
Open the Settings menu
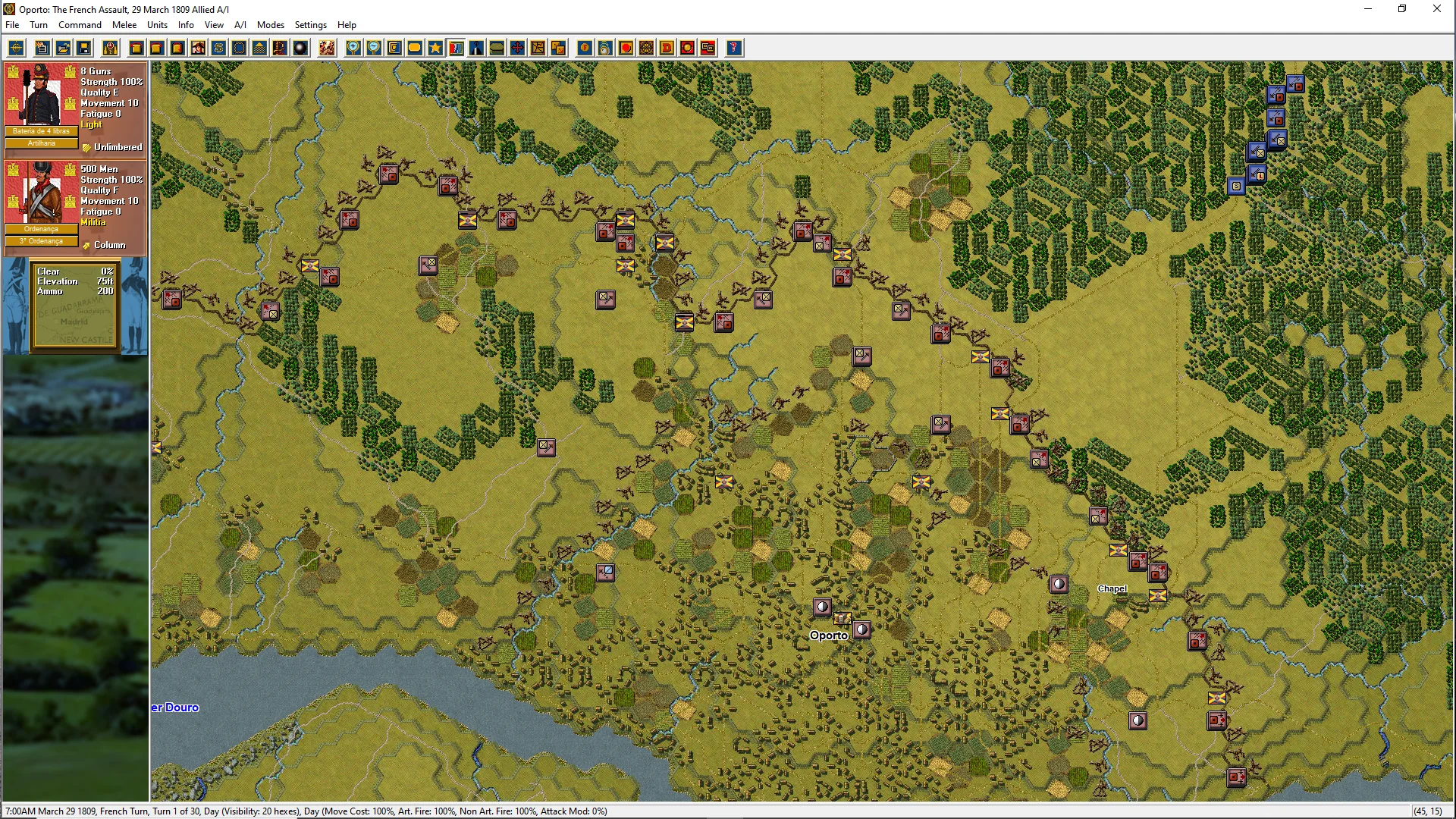[x=310, y=25]
